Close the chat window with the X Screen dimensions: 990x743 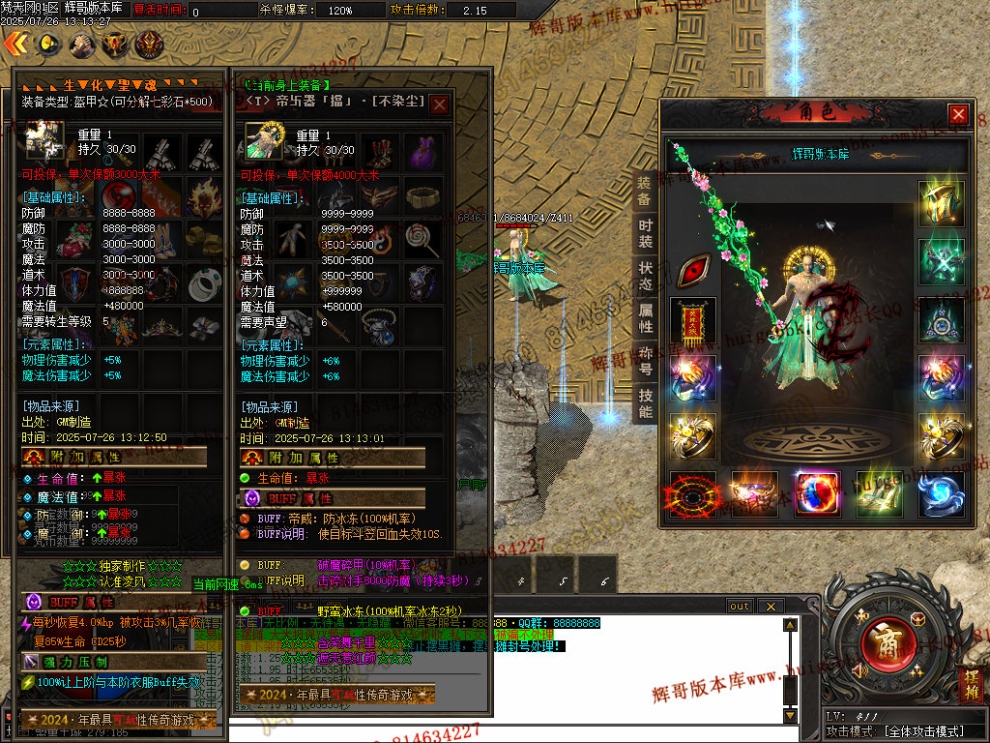pyautogui.click(x=770, y=606)
